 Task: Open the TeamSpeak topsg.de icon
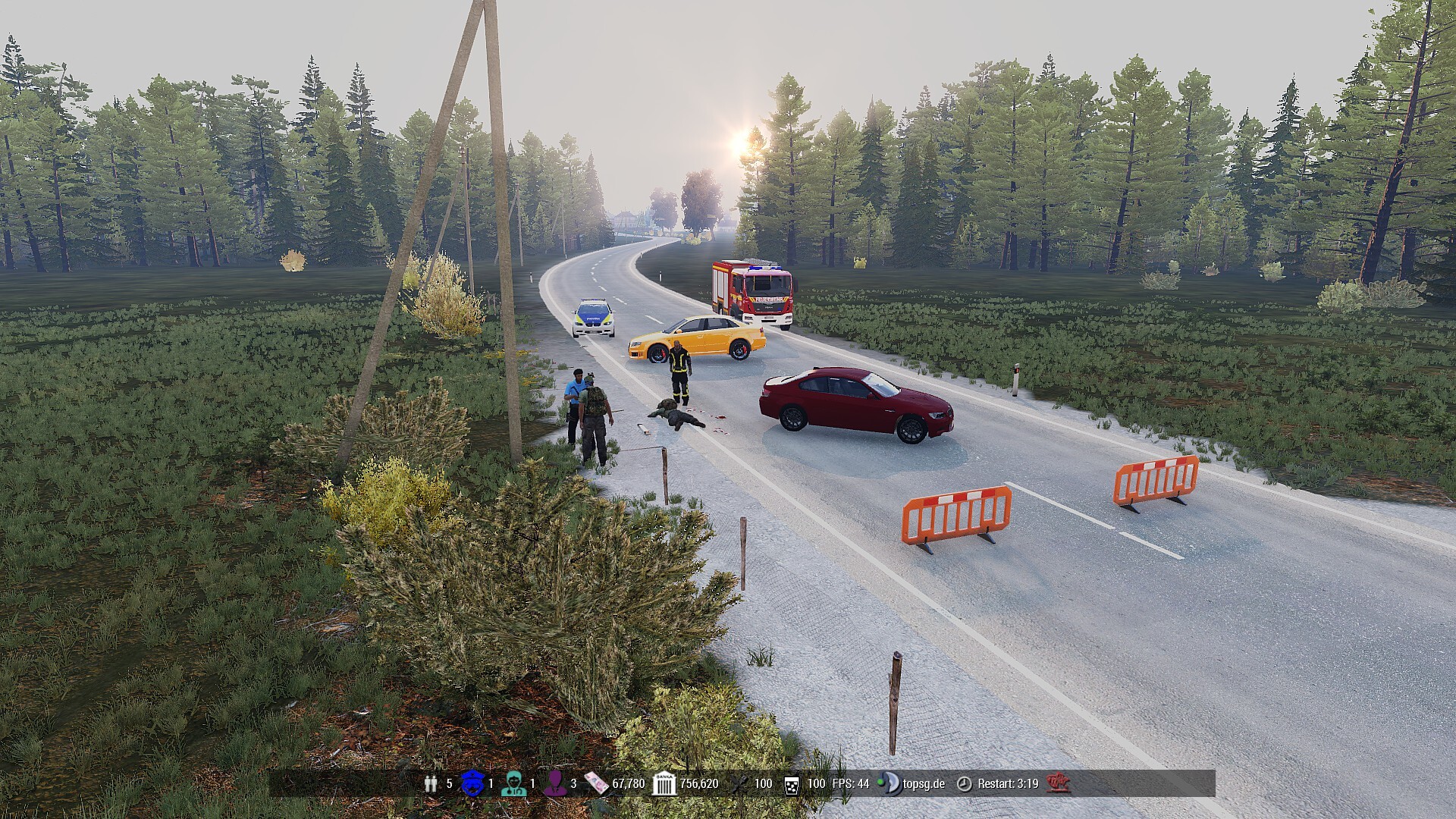(x=890, y=783)
